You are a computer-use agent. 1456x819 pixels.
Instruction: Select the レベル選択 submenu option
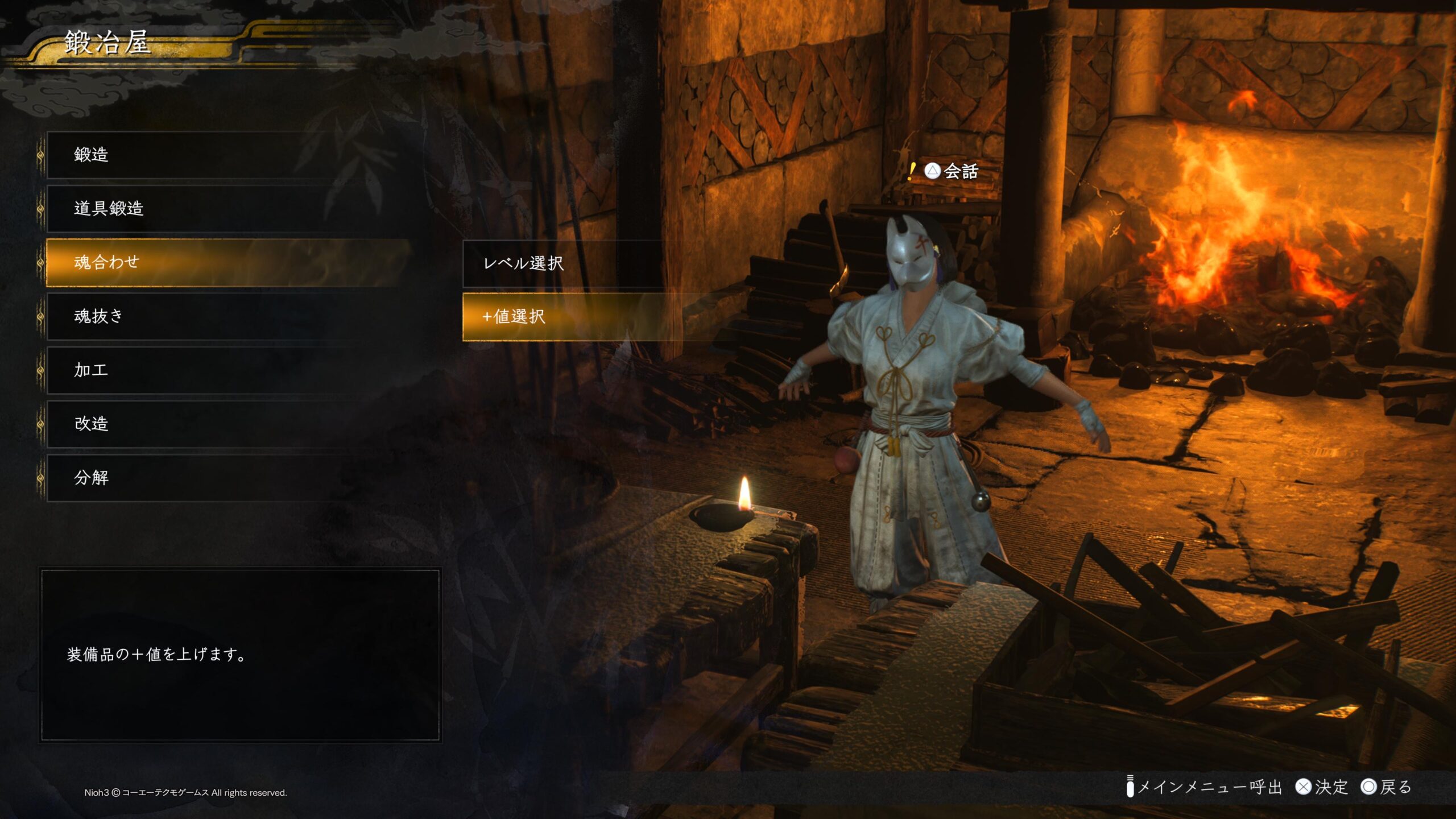tap(563, 263)
